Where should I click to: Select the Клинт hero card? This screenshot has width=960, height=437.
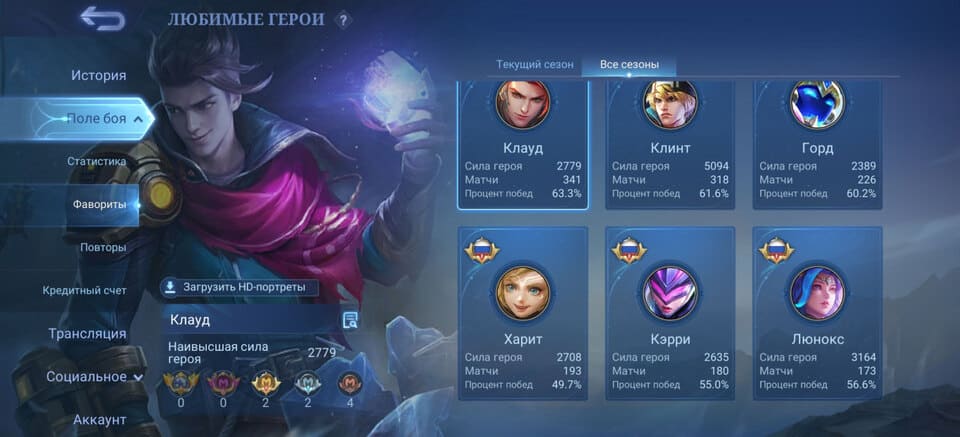[670, 145]
